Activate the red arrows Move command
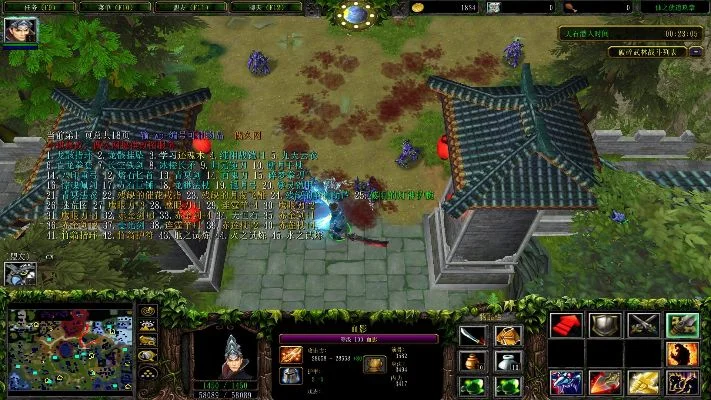The image size is (711, 400). (566, 325)
